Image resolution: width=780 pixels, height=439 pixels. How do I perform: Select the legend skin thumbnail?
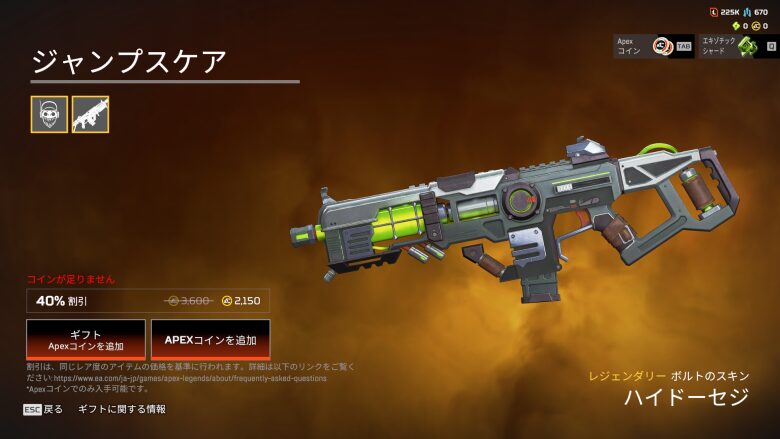[49, 115]
